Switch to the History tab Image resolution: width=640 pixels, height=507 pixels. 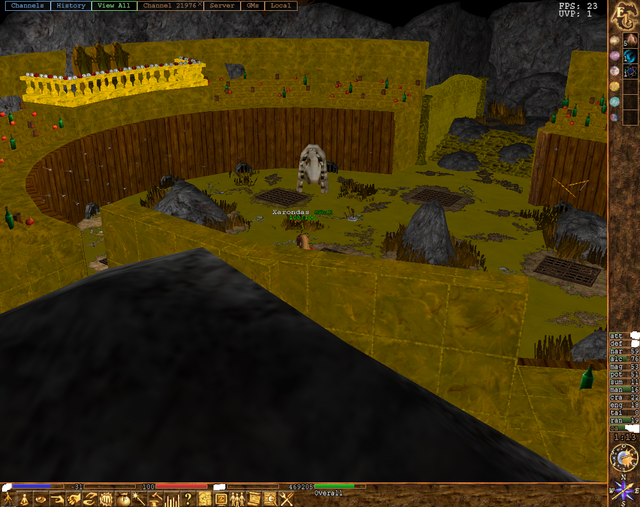[71, 6]
